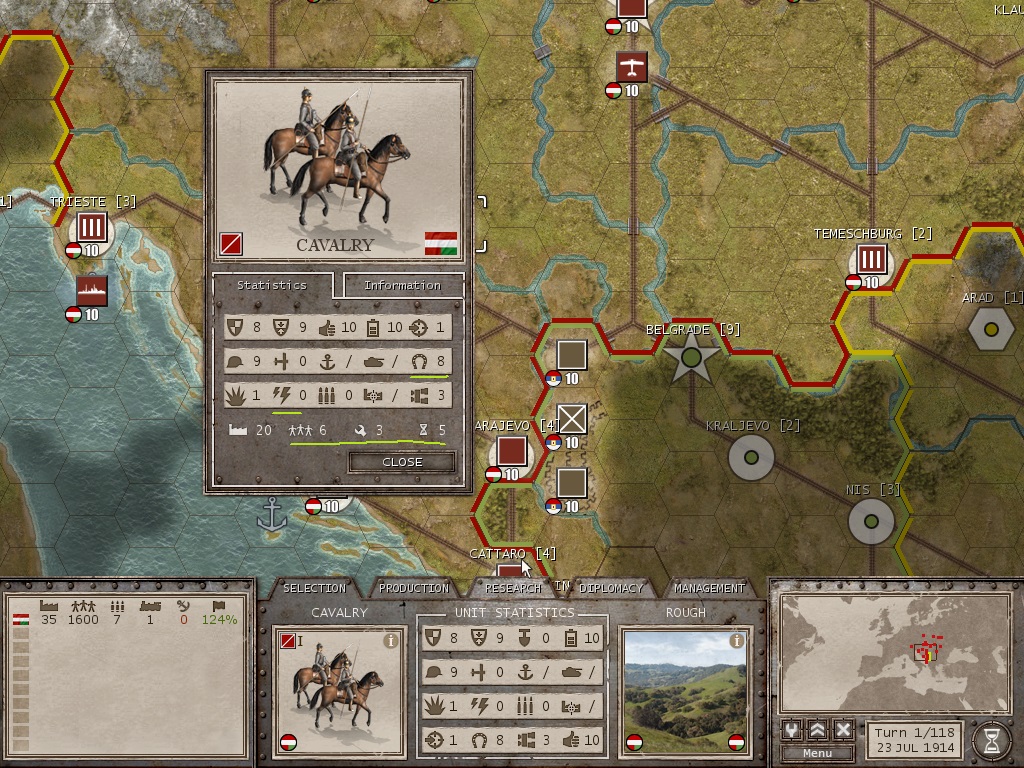Switch to the Information tab in popup

click(x=402, y=285)
